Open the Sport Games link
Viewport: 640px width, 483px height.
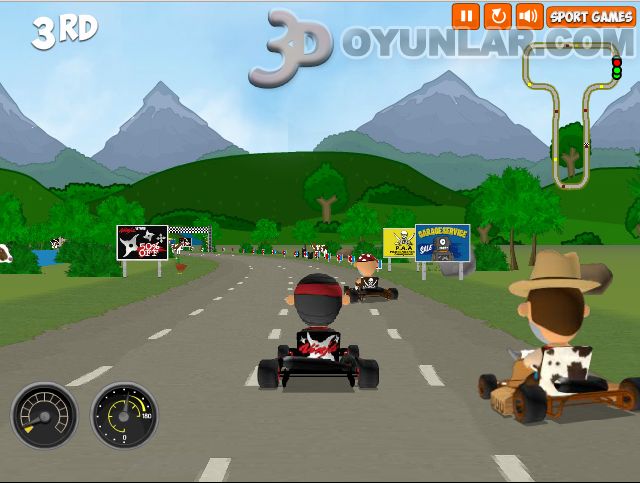point(591,16)
